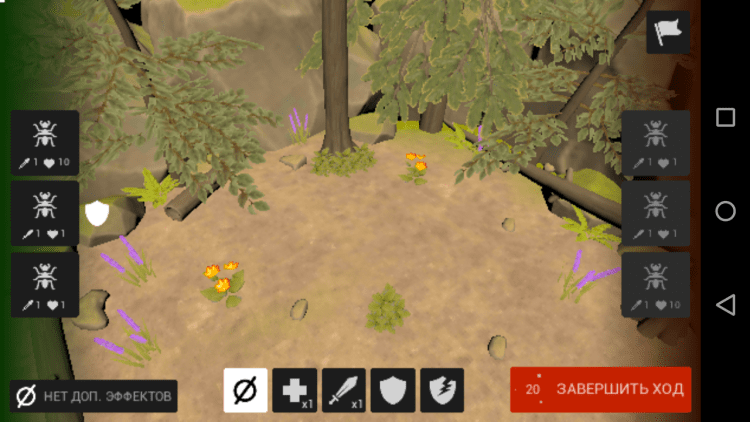Open Android recent apps square button
This screenshot has height=422, width=750.
tap(725, 118)
